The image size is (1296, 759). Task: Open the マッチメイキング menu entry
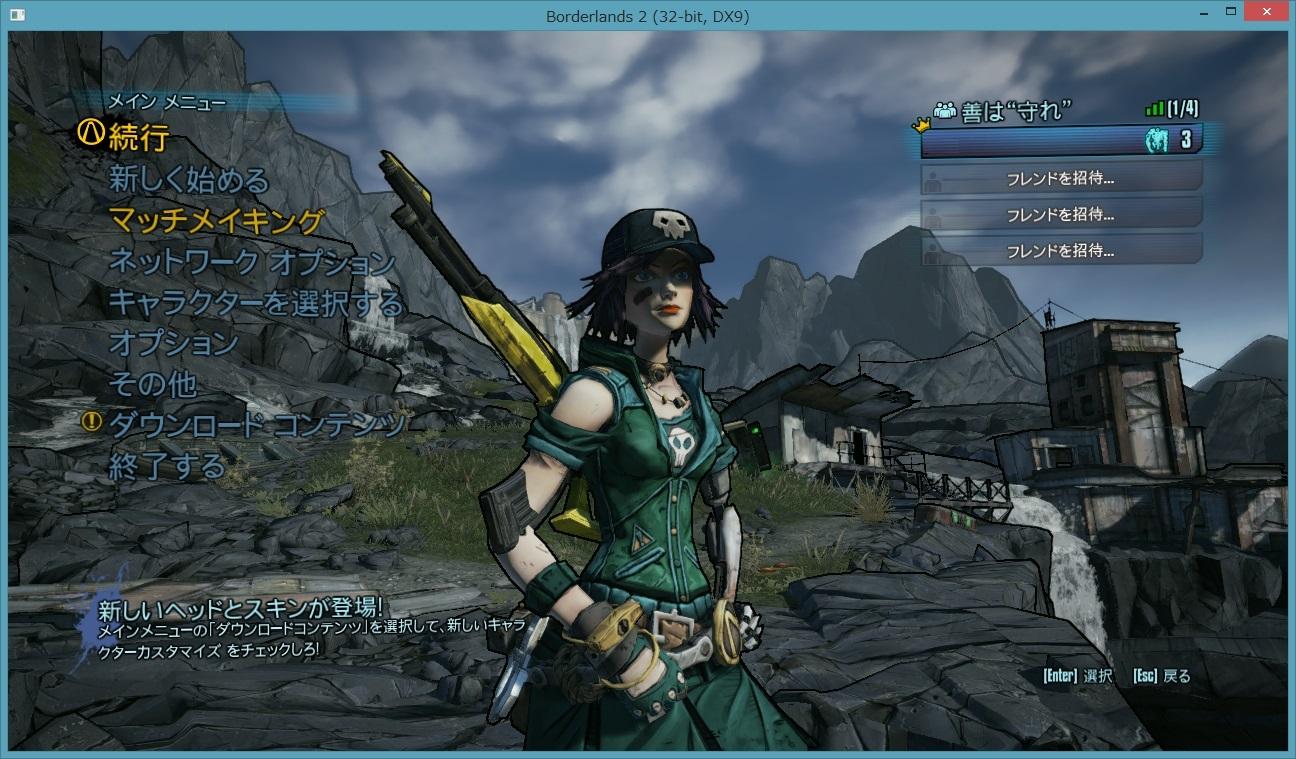[x=216, y=221]
